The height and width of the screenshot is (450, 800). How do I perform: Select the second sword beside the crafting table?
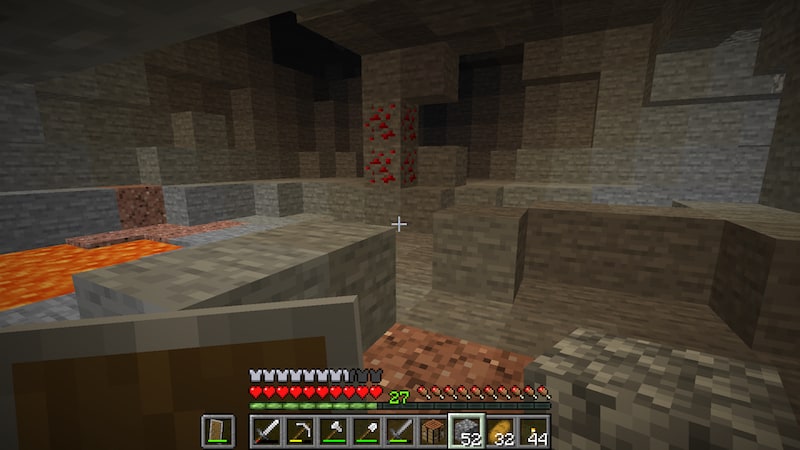tap(399, 431)
